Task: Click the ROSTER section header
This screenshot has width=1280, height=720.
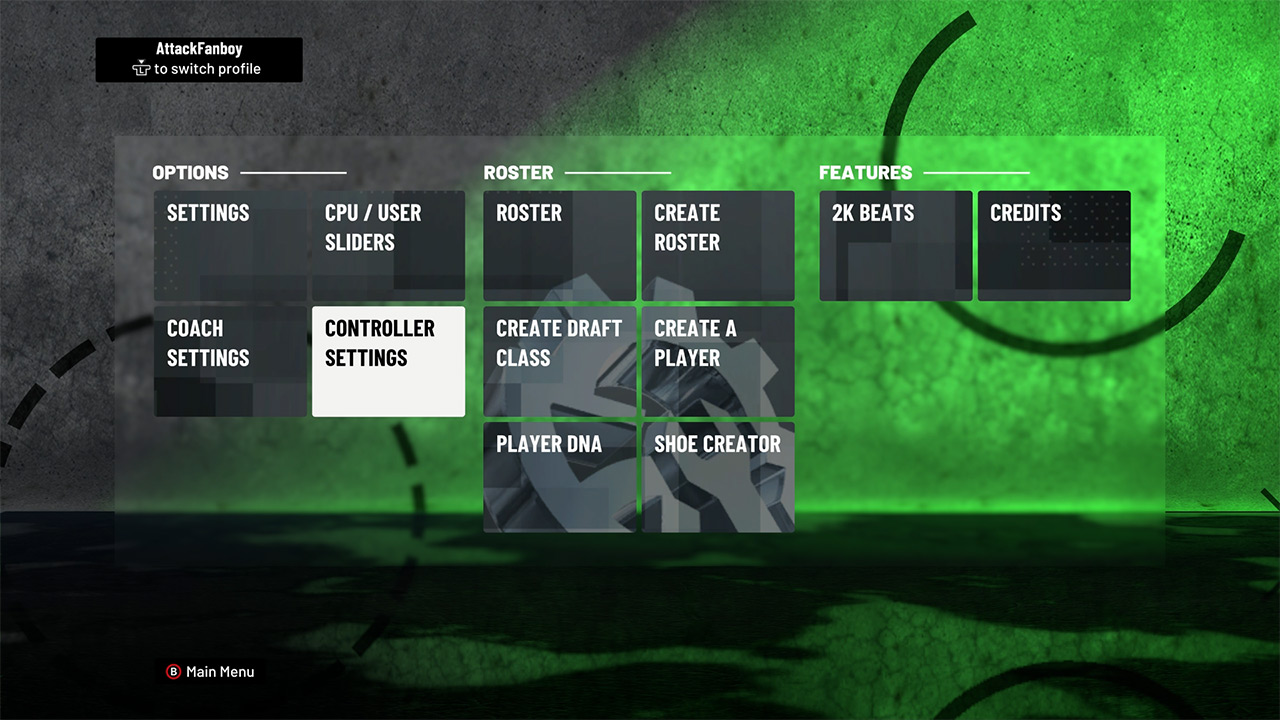Action: [x=519, y=172]
